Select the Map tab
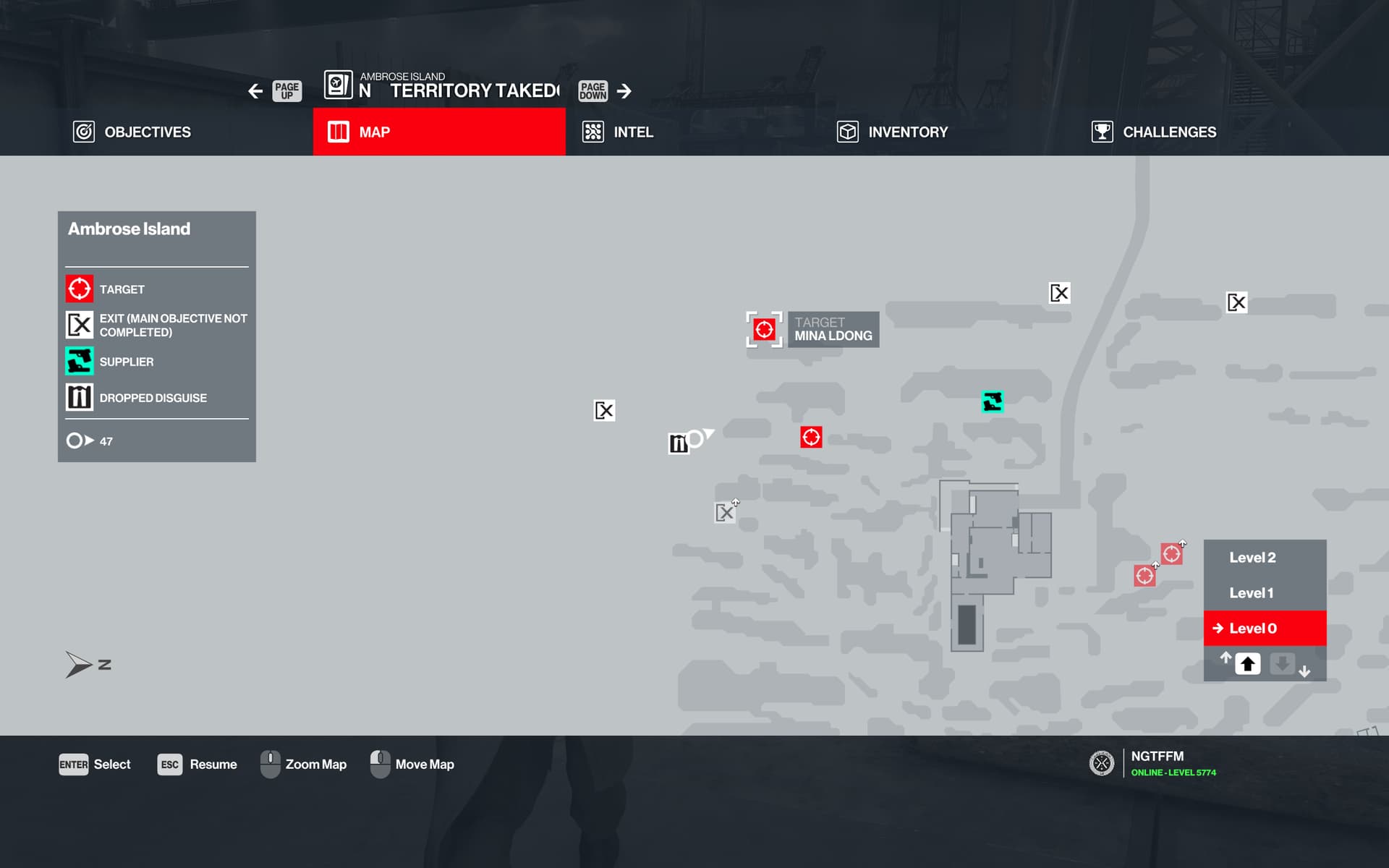Image resolution: width=1389 pixels, height=868 pixels. [x=438, y=132]
